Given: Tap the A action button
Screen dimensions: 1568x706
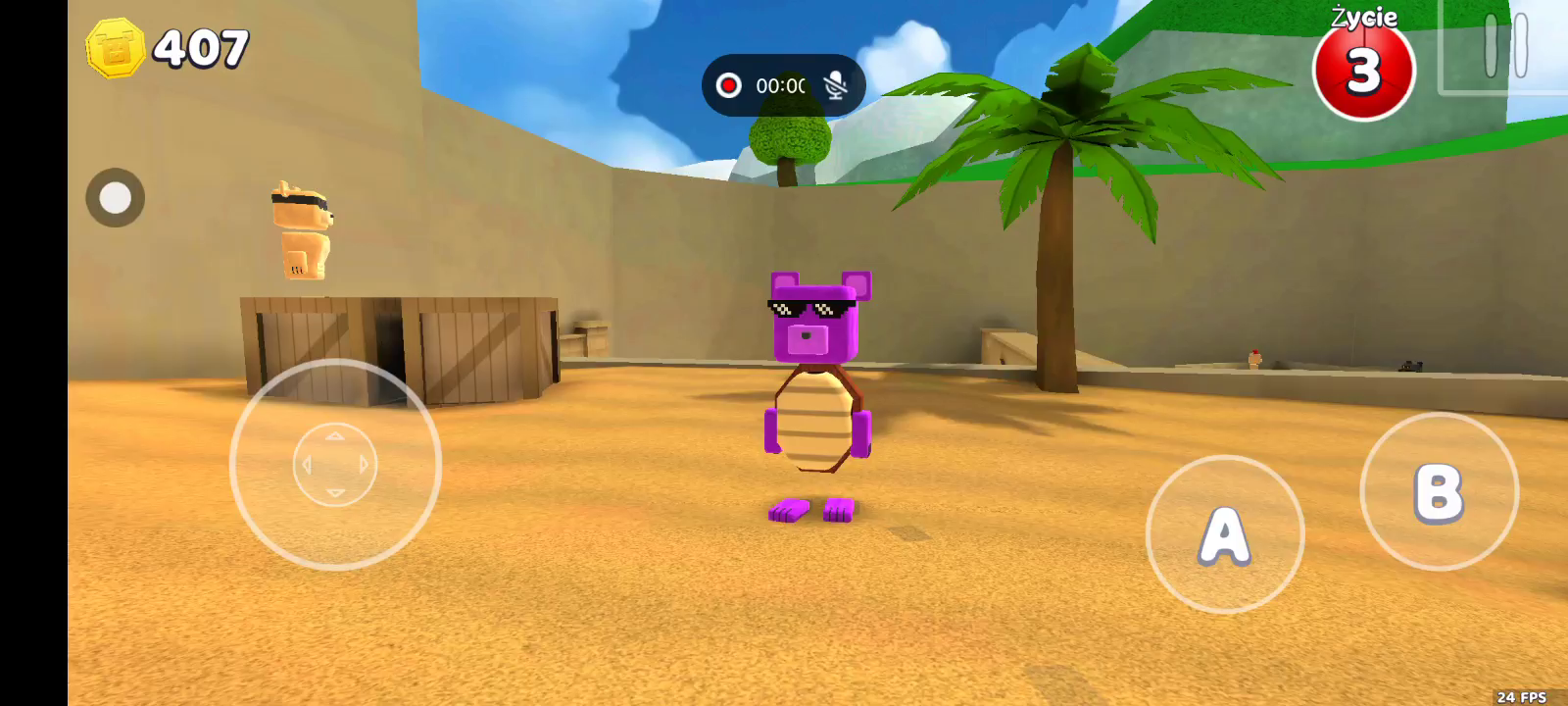Looking at the screenshot, I should click(x=1224, y=534).
